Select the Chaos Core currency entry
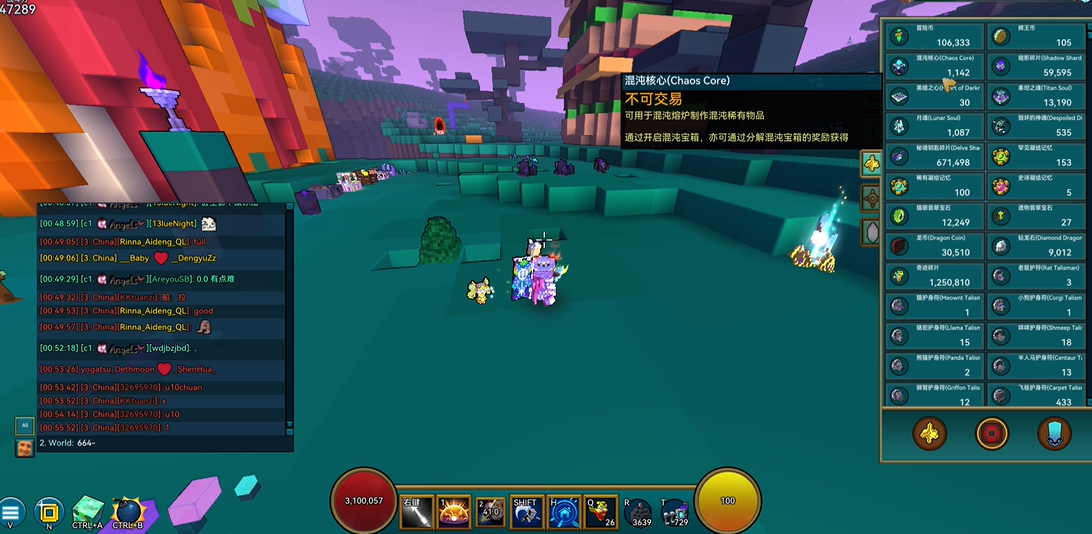Image resolution: width=1092 pixels, height=534 pixels. [934, 67]
